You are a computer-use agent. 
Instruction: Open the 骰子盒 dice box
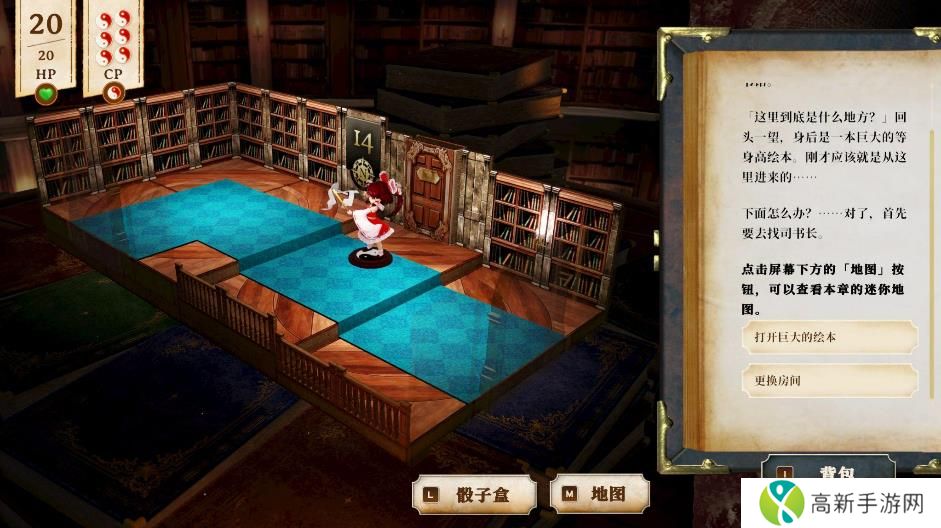pos(474,493)
